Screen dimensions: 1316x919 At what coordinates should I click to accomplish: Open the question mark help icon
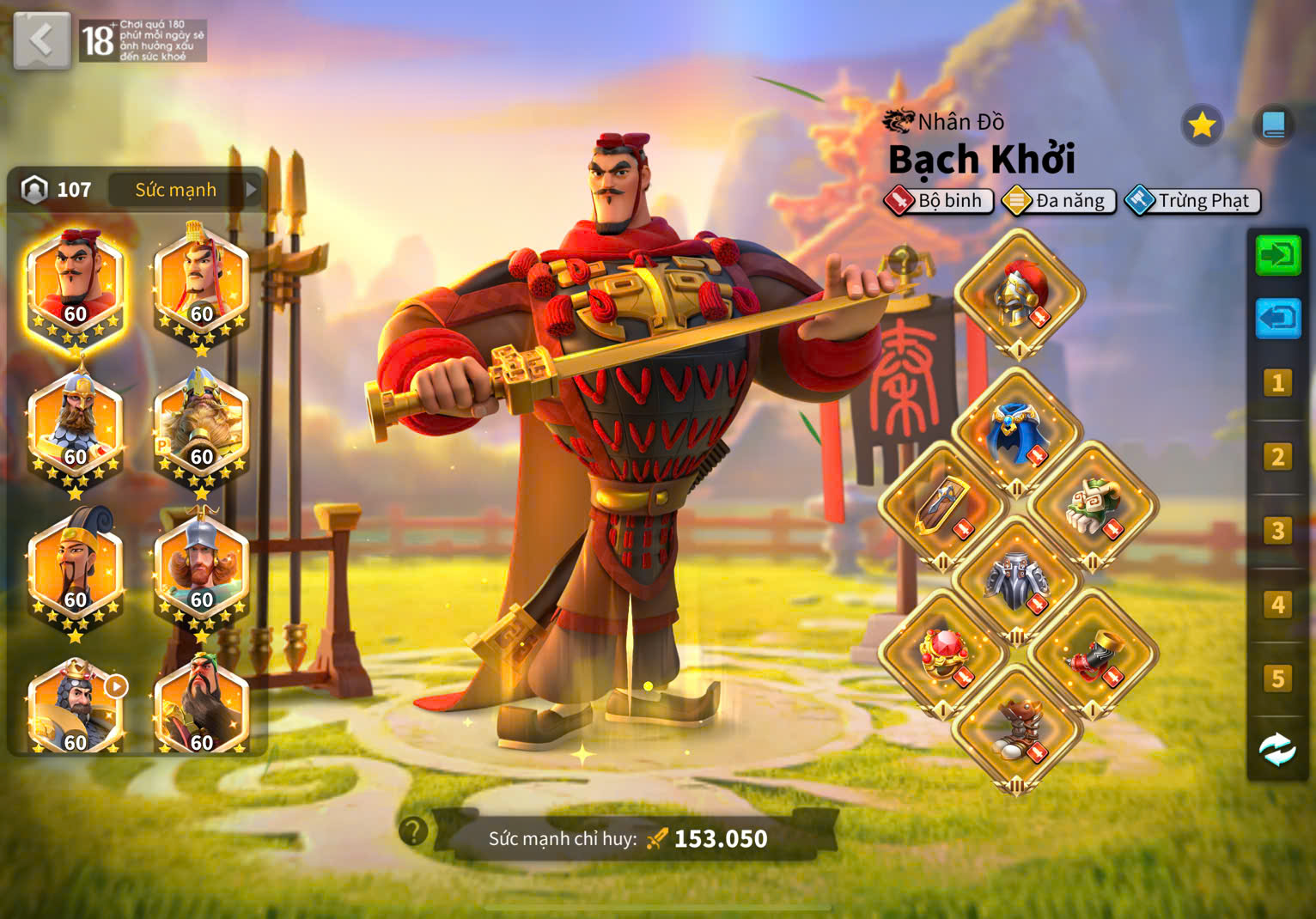pos(413,831)
